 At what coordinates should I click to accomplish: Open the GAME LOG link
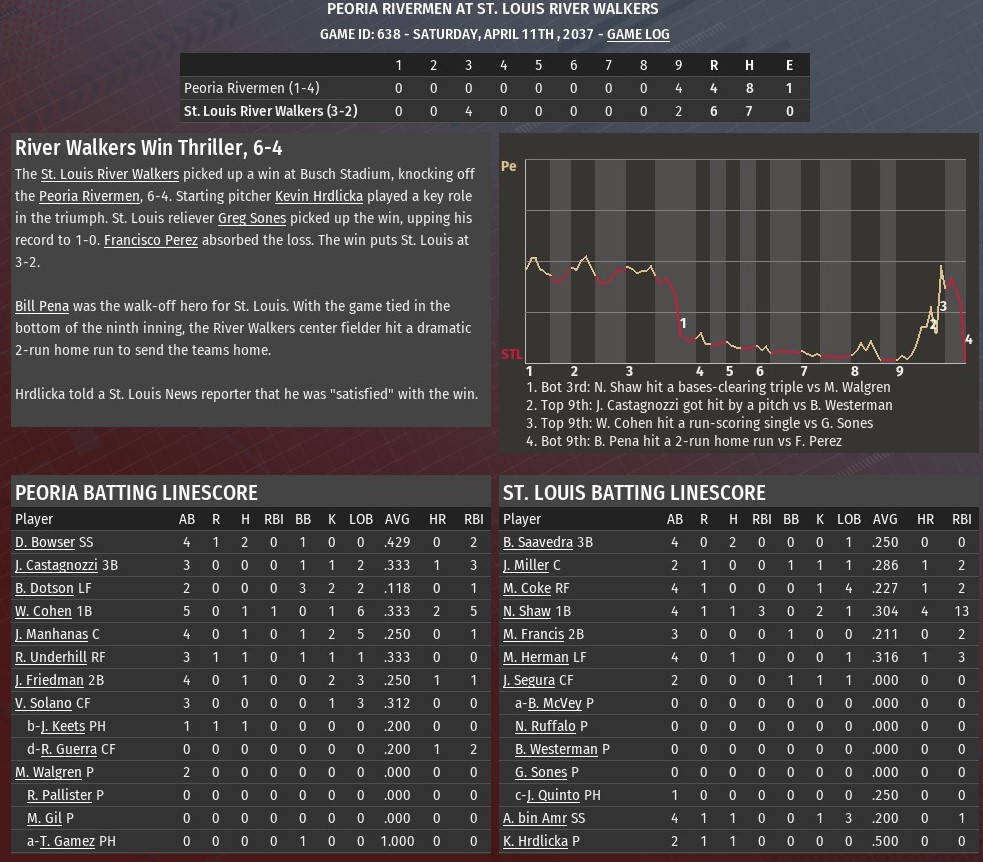638,34
